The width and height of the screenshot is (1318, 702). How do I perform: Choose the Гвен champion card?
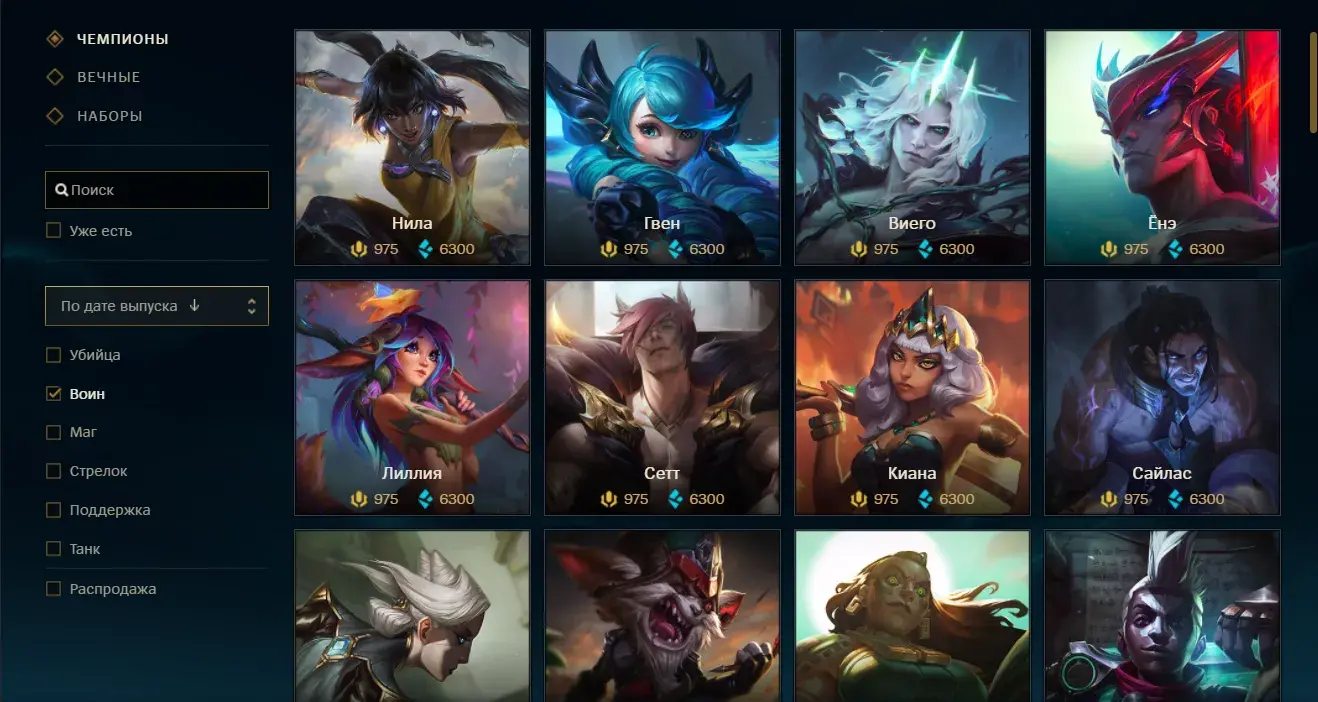pos(662,147)
